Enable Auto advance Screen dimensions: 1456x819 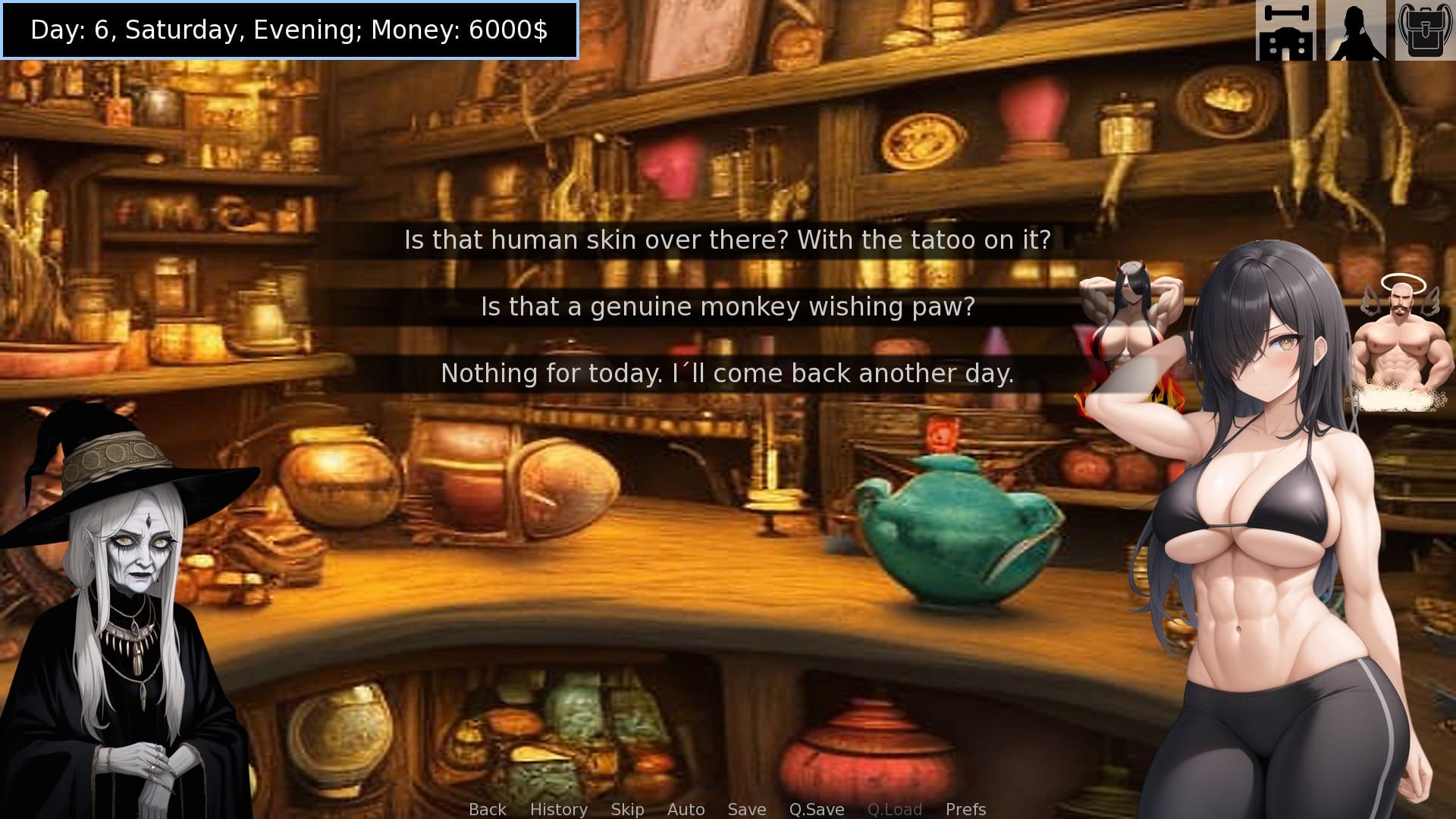[x=686, y=809]
